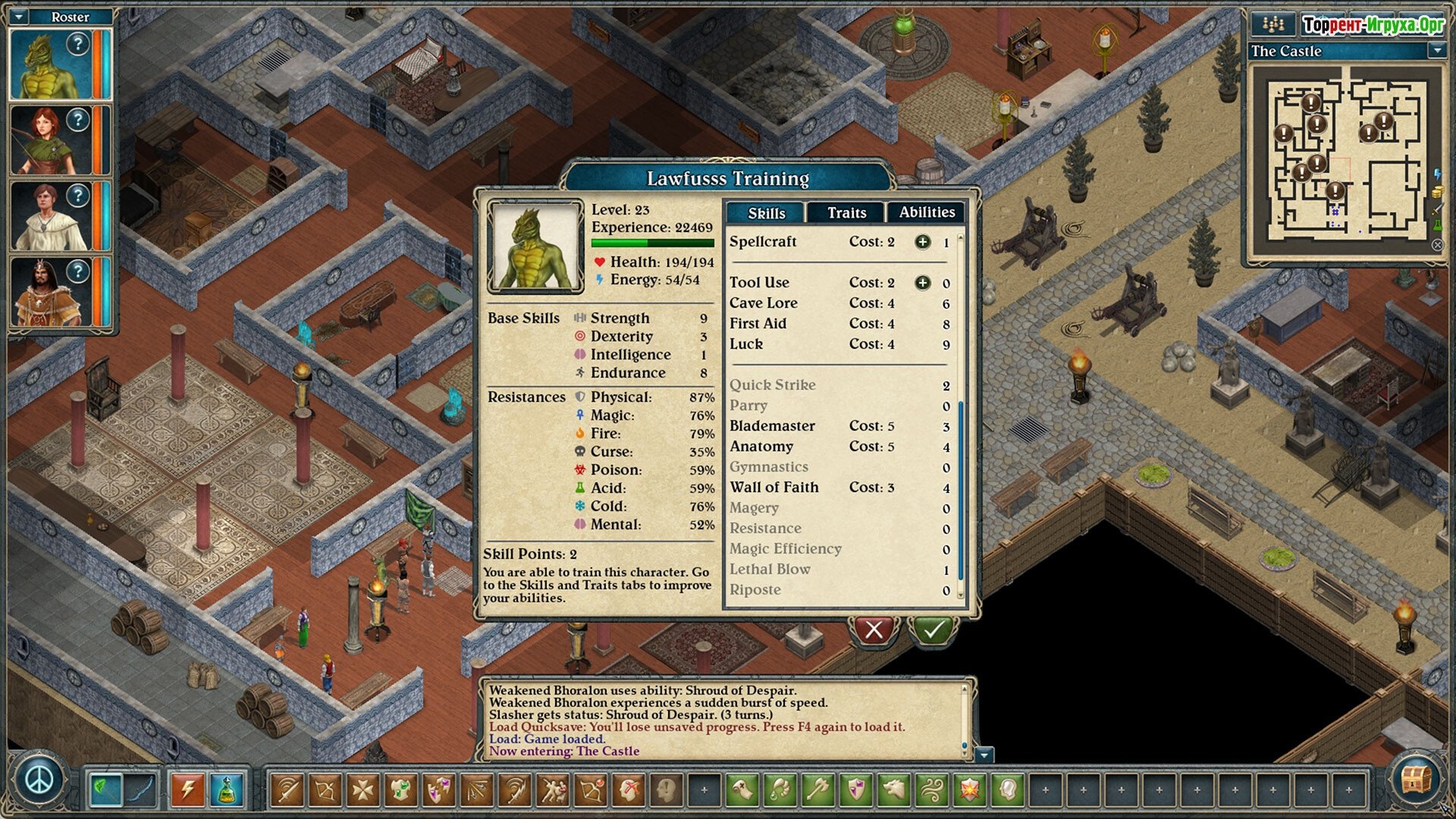
Task: Click the castle minimap
Action: (x=1345, y=159)
